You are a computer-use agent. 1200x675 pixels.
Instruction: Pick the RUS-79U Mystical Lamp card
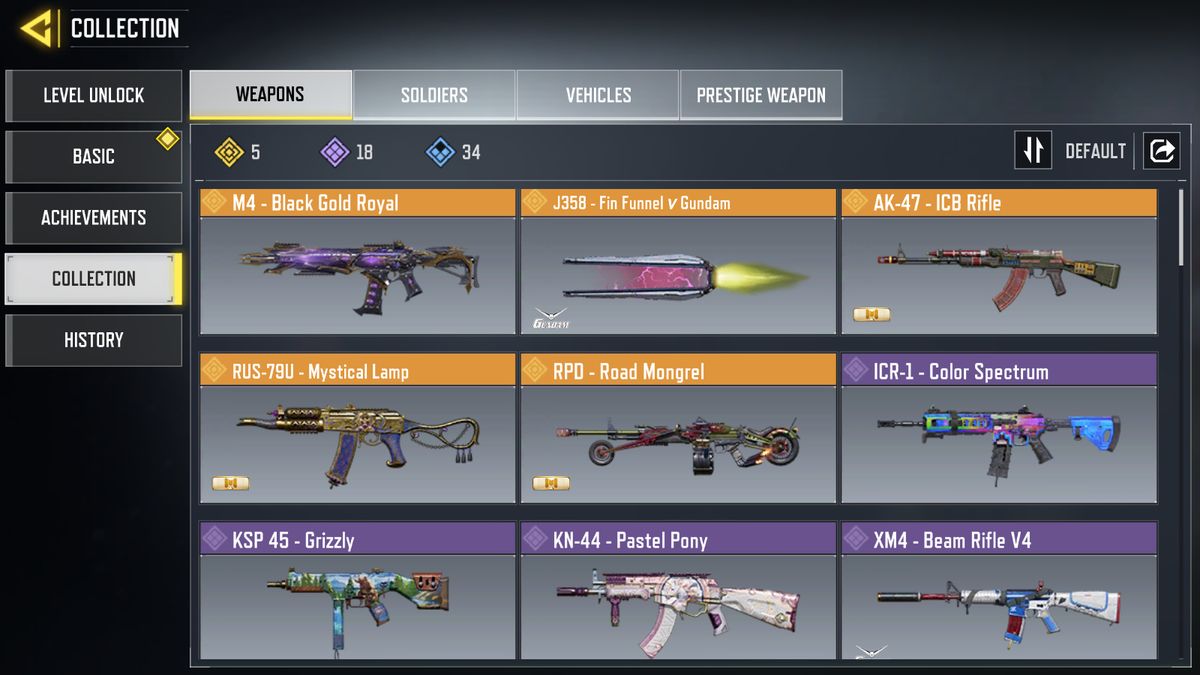point(357,430)
